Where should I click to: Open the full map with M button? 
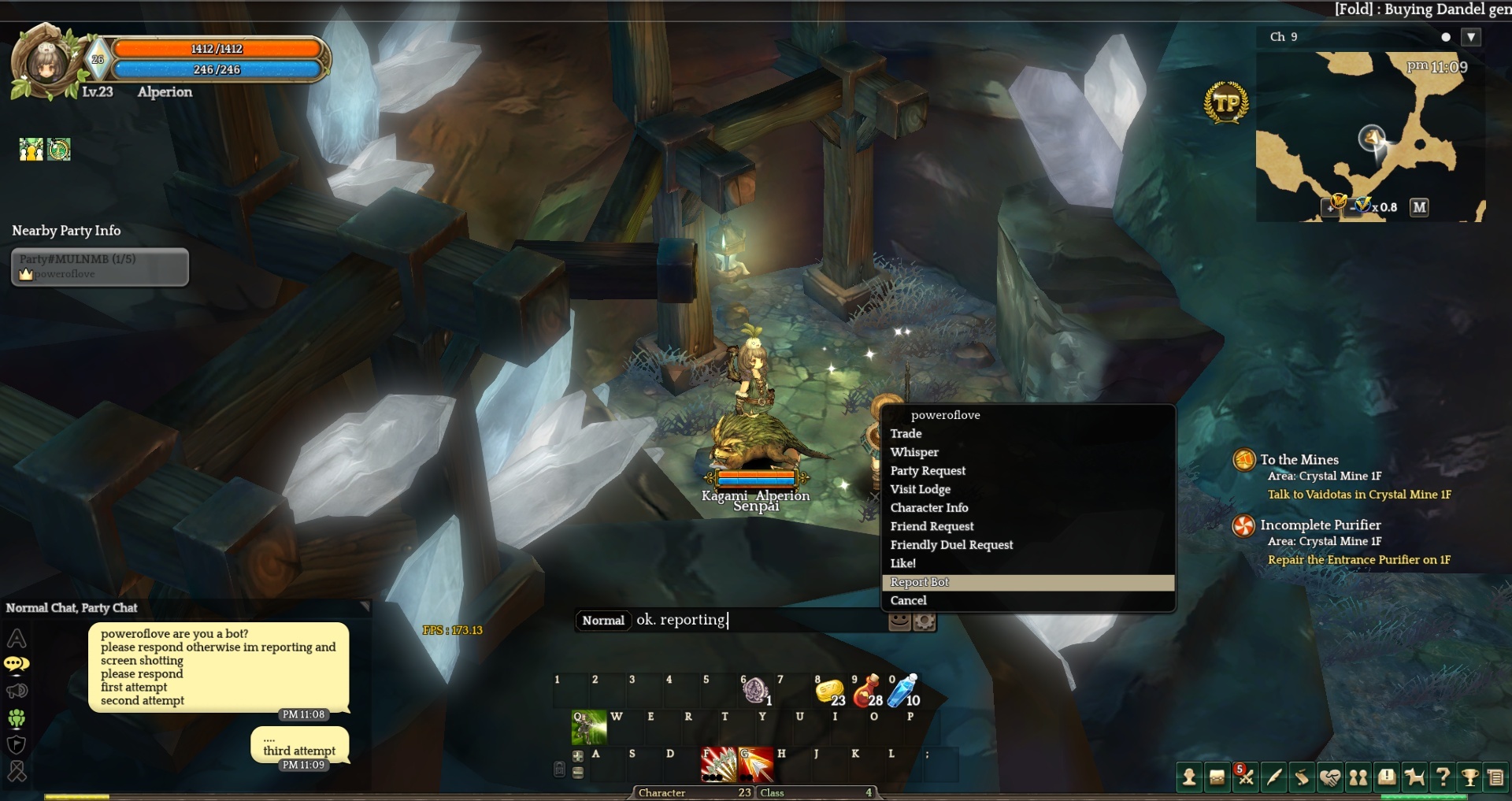(1419, 207)
